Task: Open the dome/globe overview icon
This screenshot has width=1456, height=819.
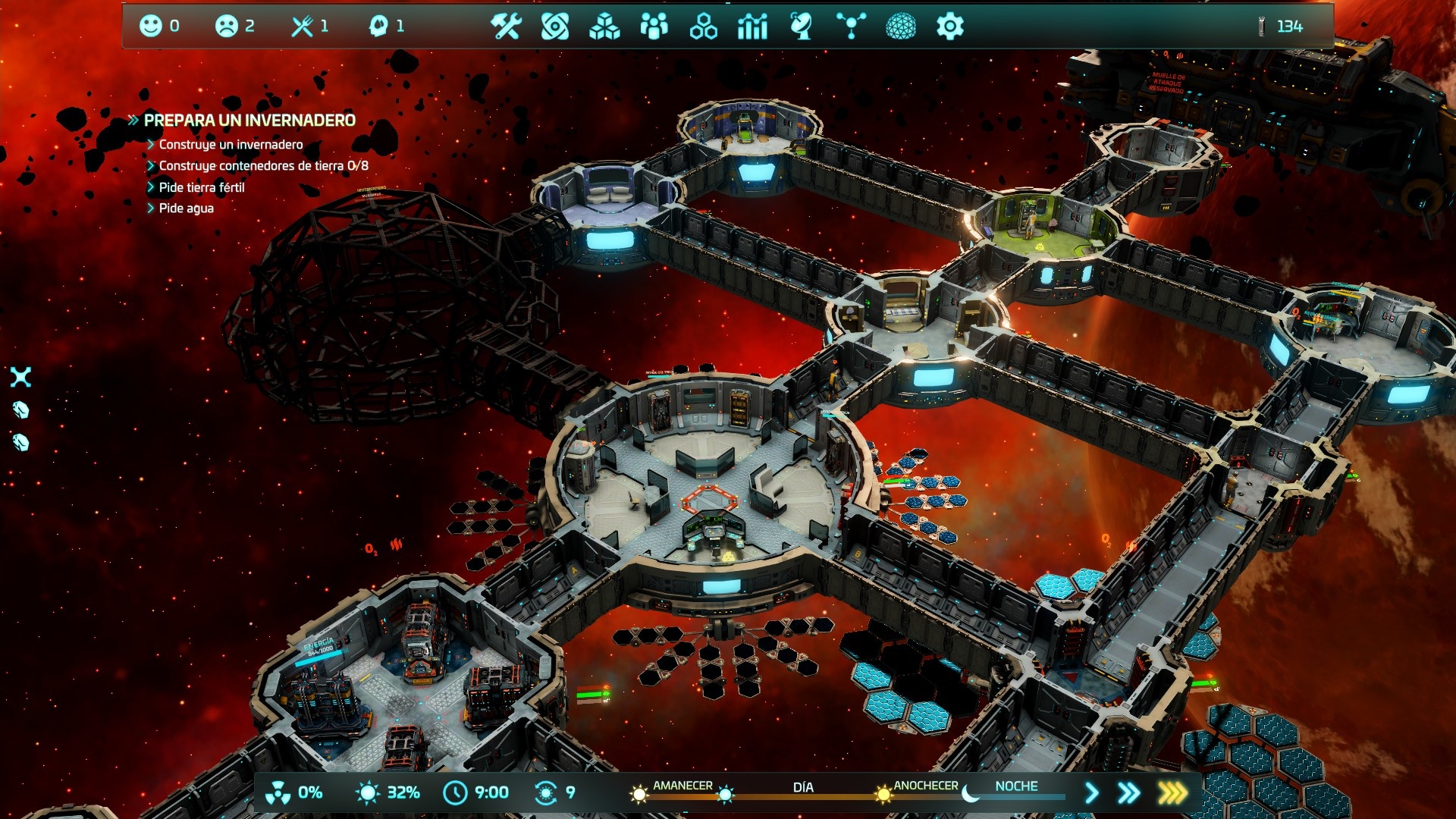Action: pyautogui.click(x=902, y=27)
